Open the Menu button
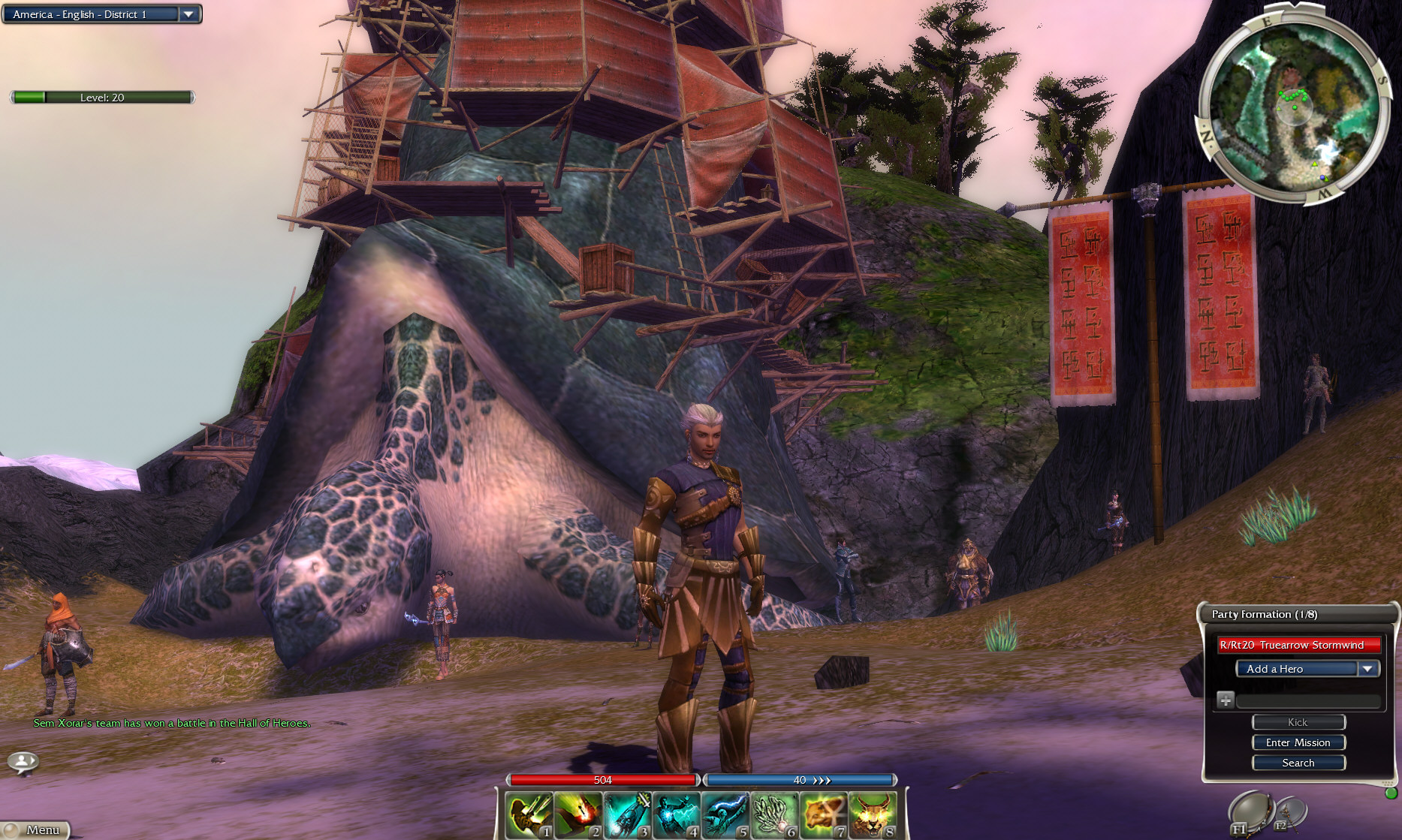The width and height of the screenshot is (1402, 840). coord(36,829)
